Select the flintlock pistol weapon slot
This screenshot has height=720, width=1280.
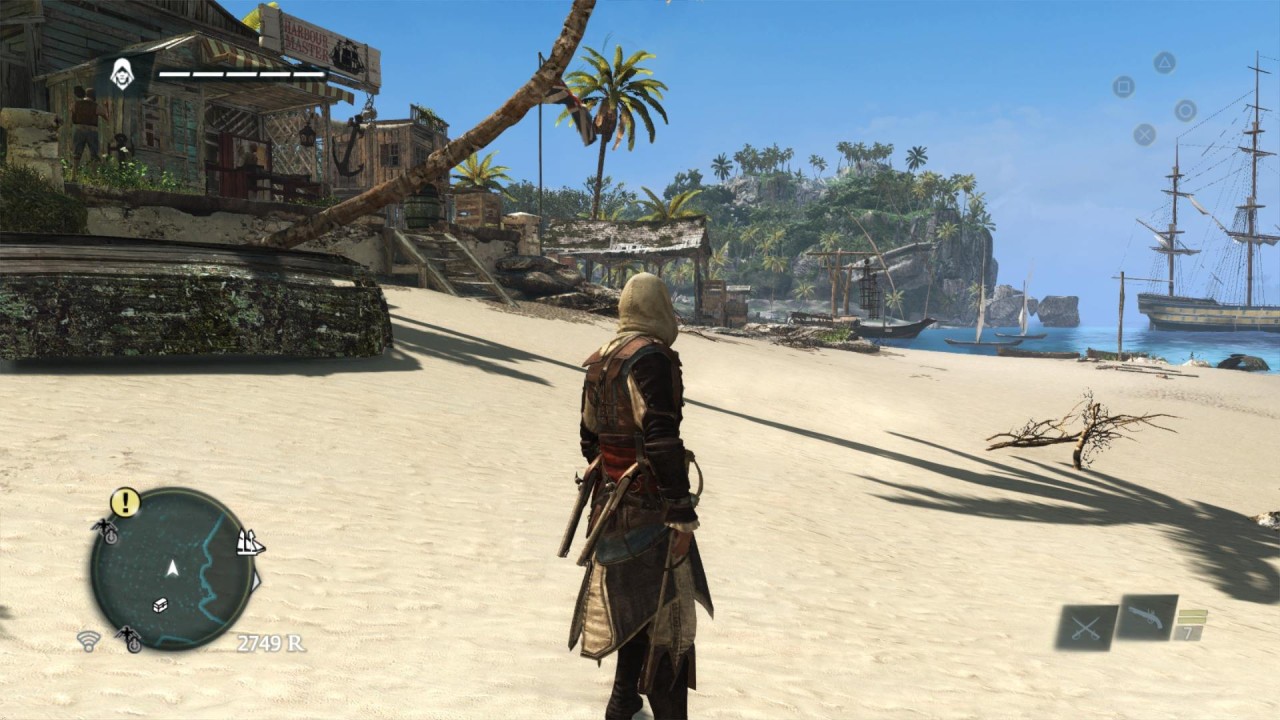pyautogui.click(x=1146, y=617)
